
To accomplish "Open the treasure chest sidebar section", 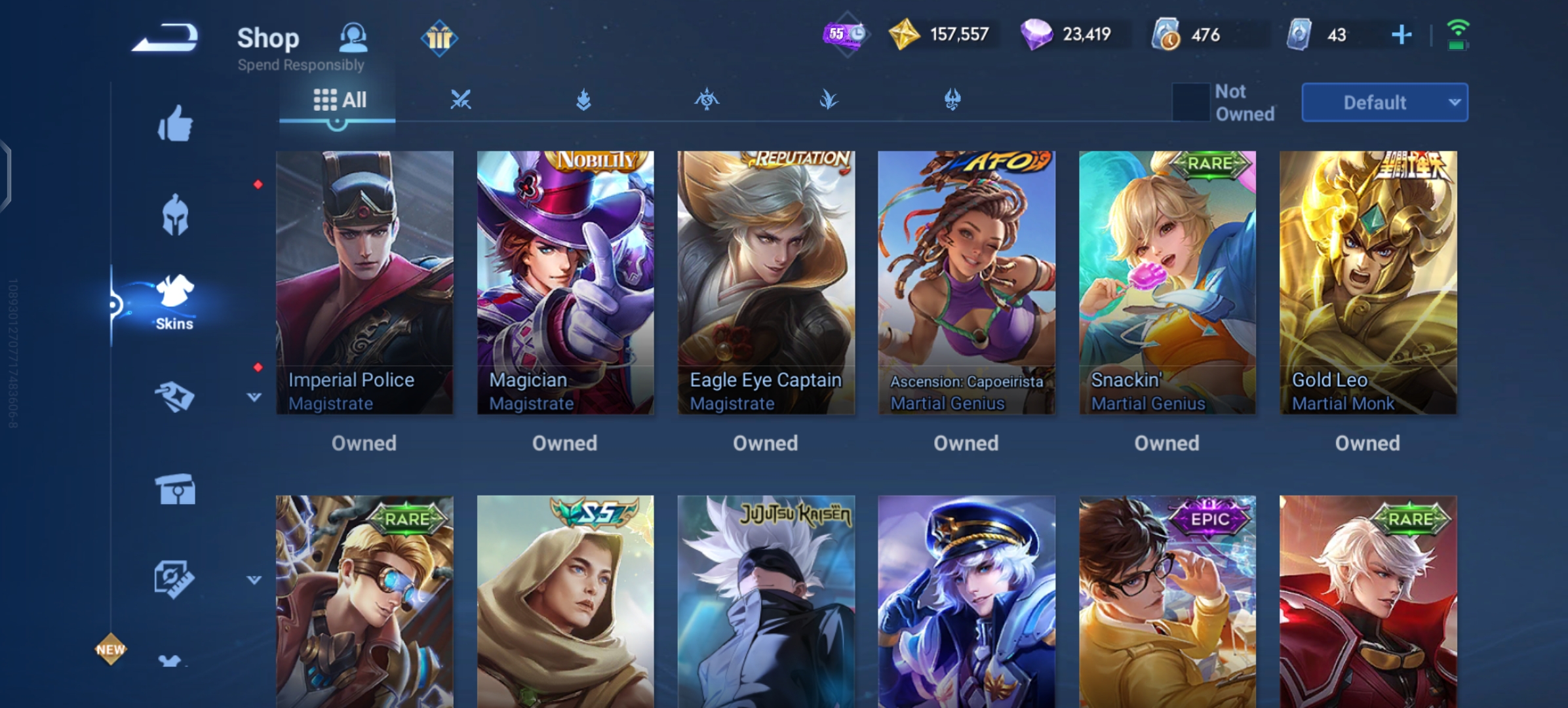I will [x=175, y=489].
